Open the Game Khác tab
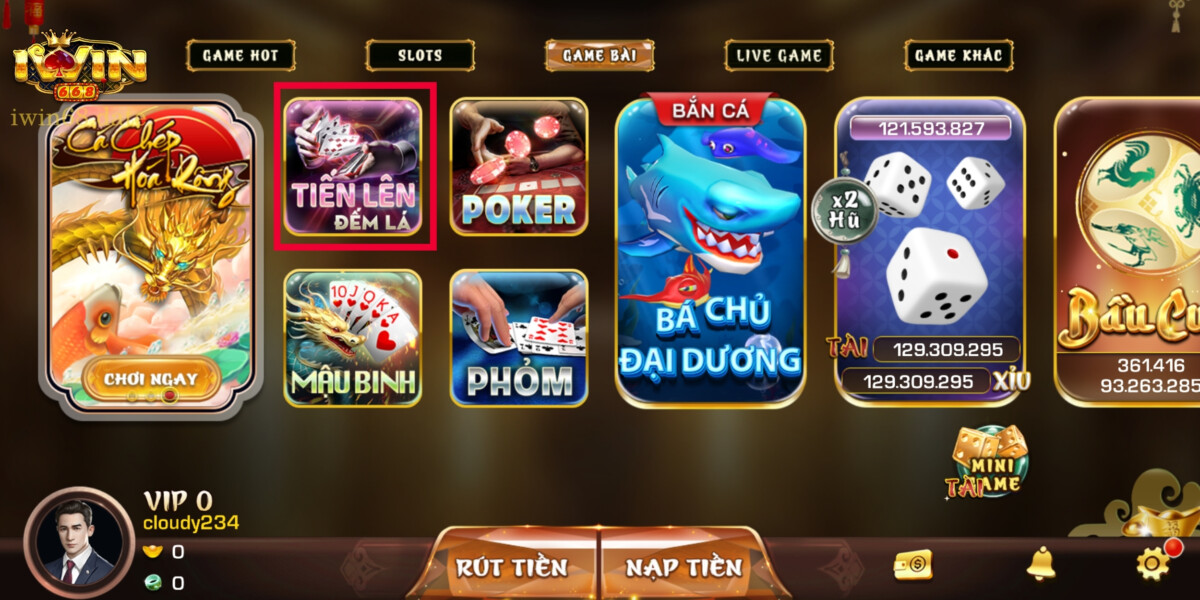Image resolution: width=1200 pixels, height=600 pixels. click(x=959, y=56)
